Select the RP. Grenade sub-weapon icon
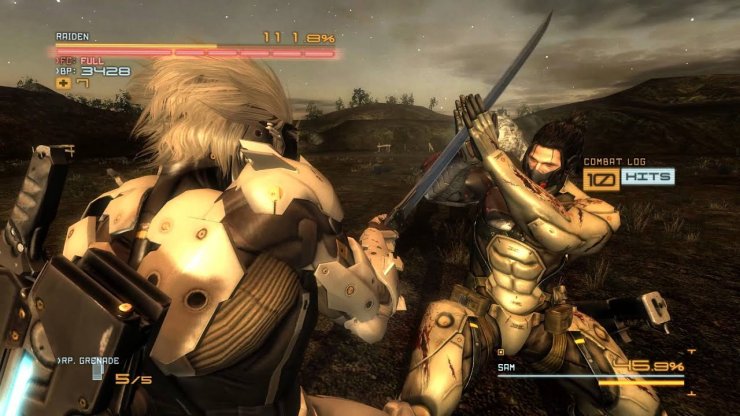This screenshot has width=740, height=416. tap(98, 371)
